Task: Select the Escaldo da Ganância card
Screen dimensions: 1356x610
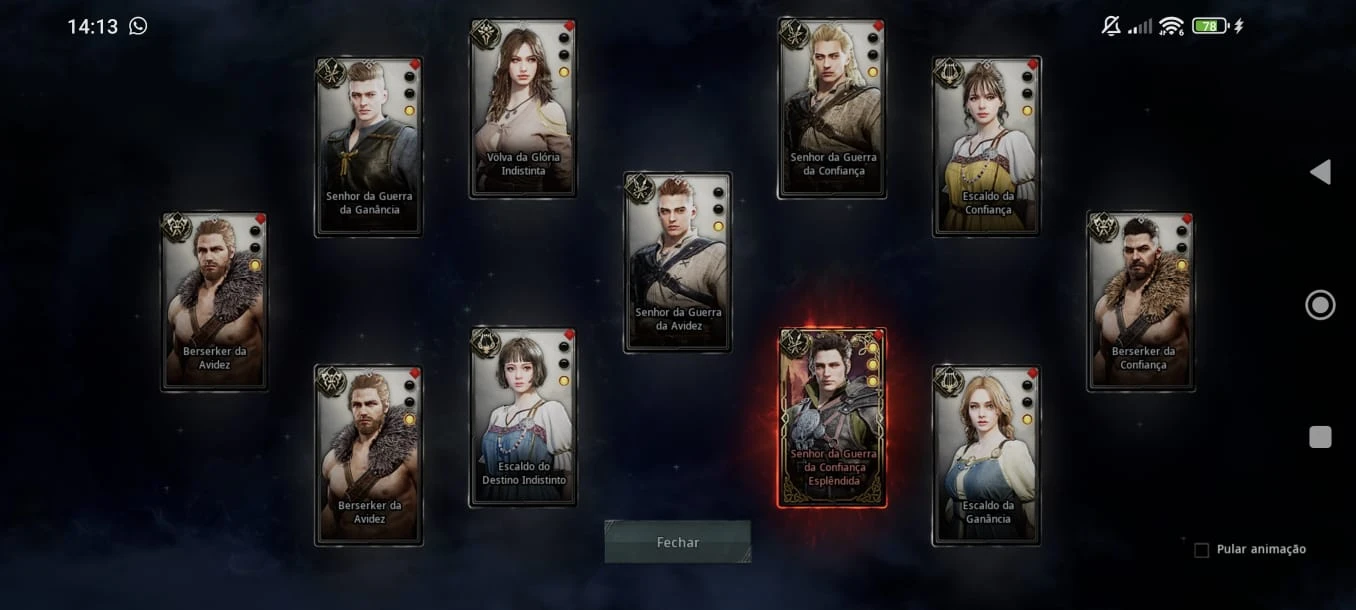Action: pos(987,455)
